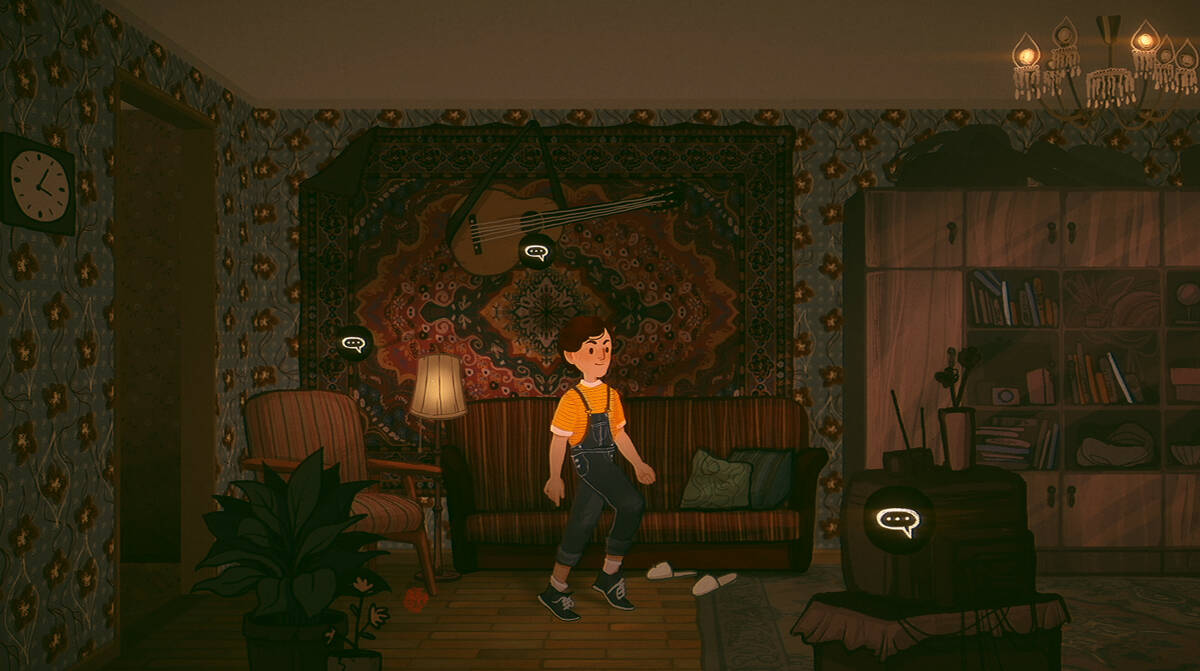1200x671 pixels.
Task: Select the speech bubble marker beside the armchair
Action: point(354,344)
